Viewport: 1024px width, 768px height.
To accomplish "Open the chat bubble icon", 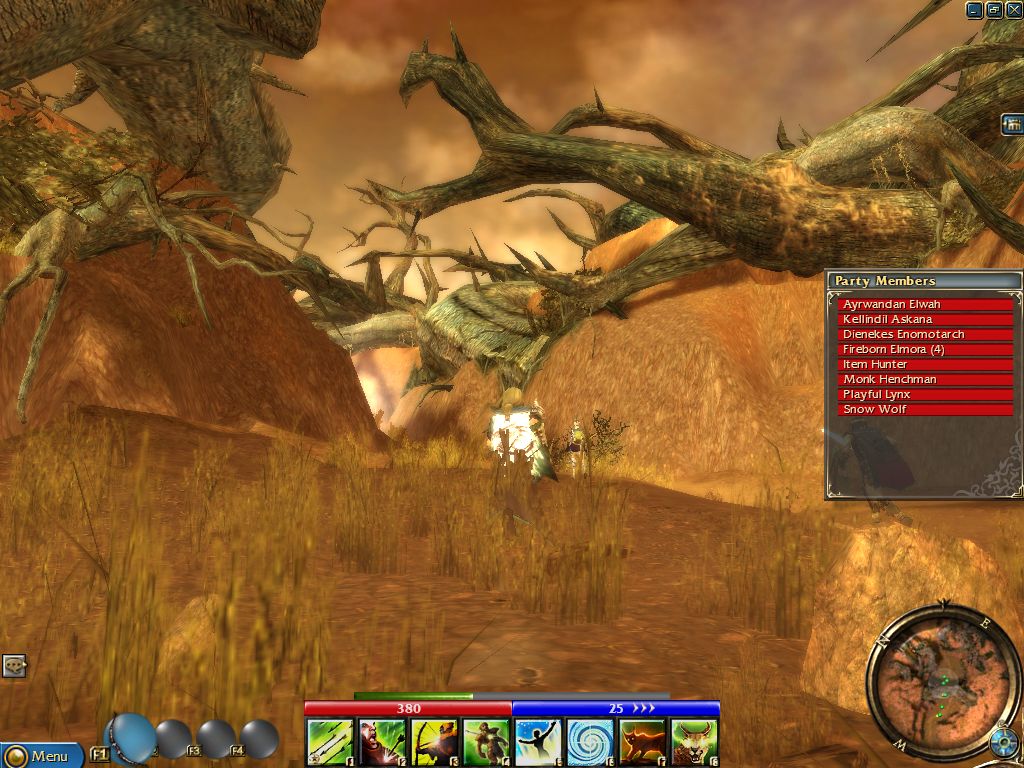I will (14, 665).
